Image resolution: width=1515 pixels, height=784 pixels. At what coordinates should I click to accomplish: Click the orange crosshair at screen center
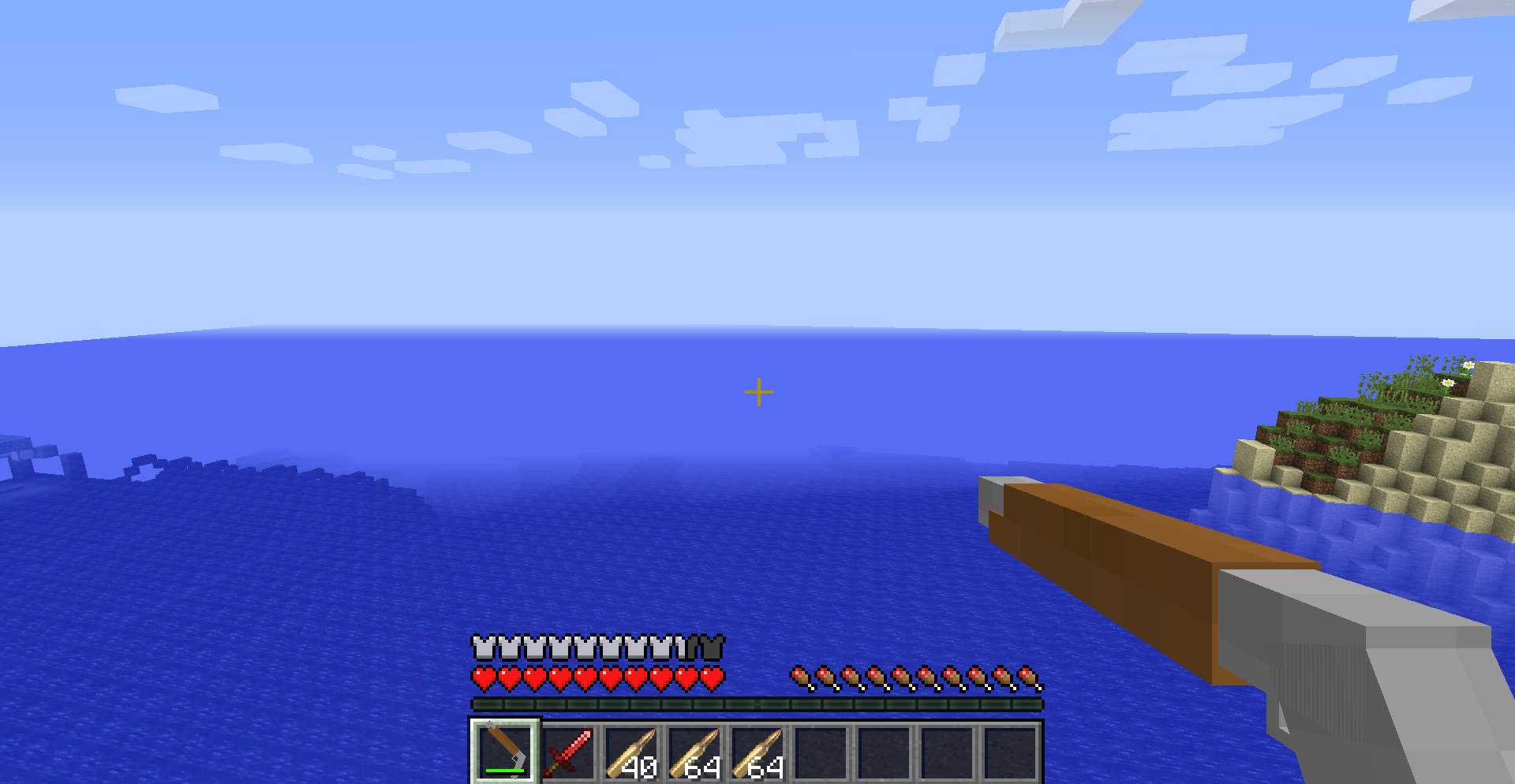point(758,390)
